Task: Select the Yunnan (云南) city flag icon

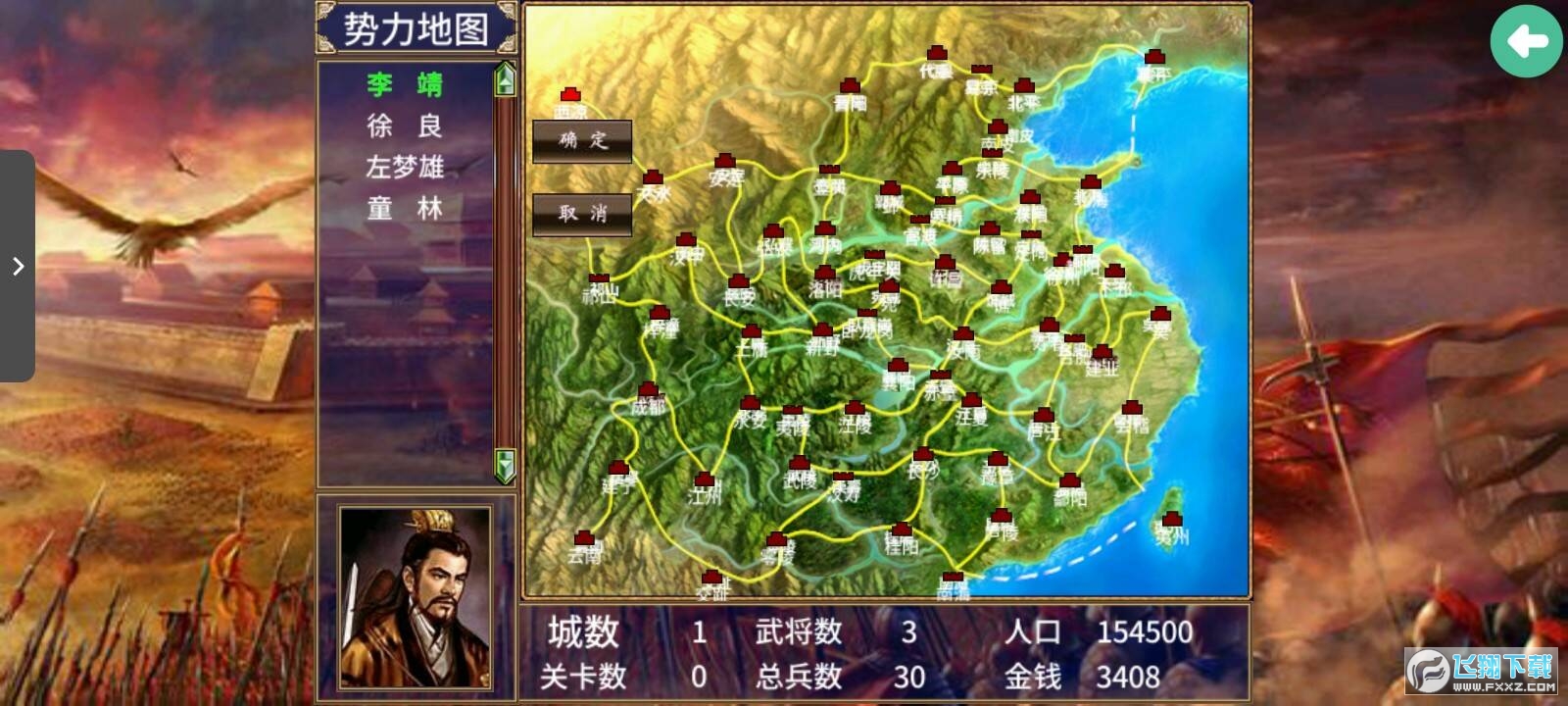Action: (x=583, y=535)
